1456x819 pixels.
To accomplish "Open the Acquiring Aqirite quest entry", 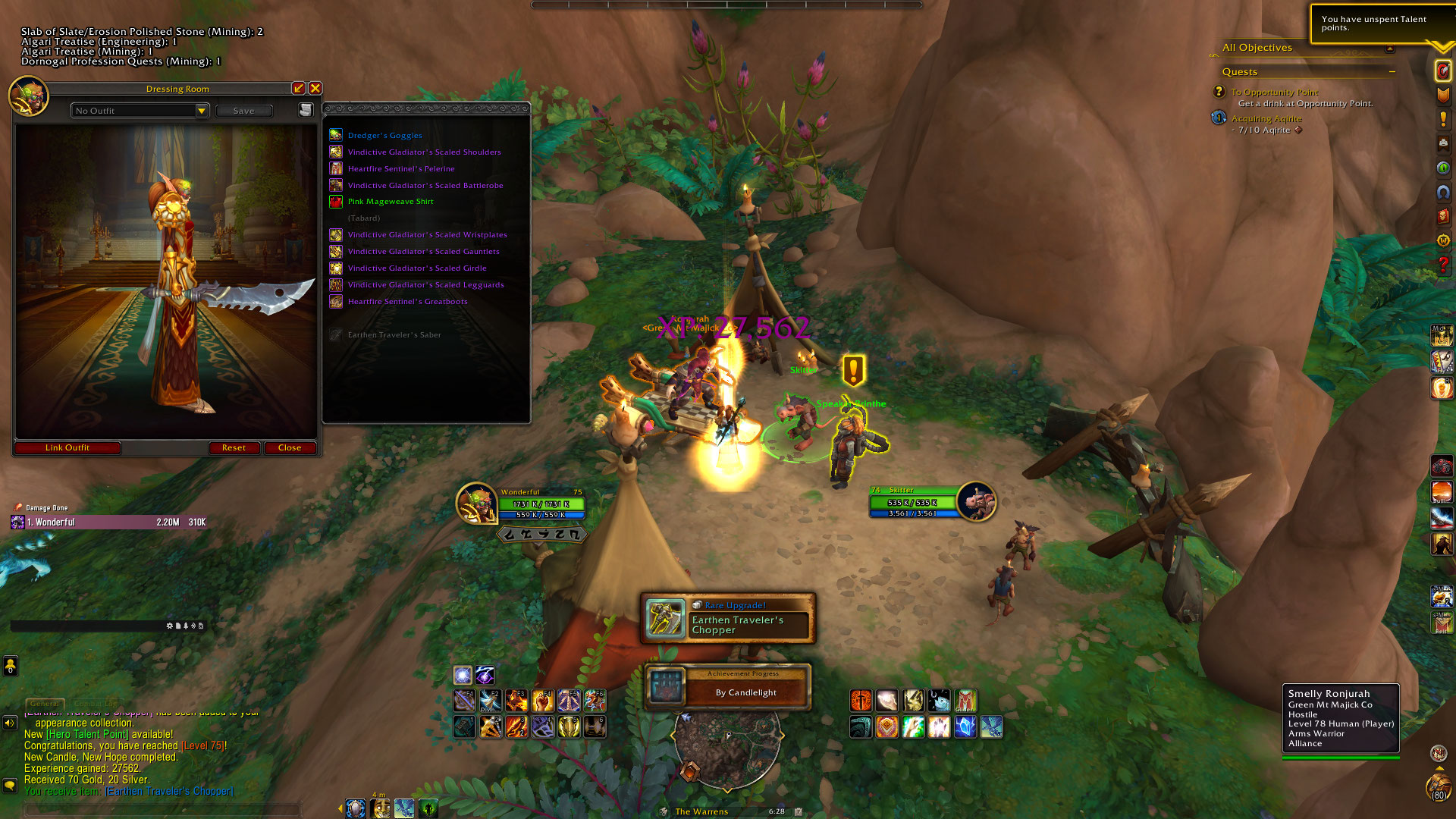I will [1266, 119].
